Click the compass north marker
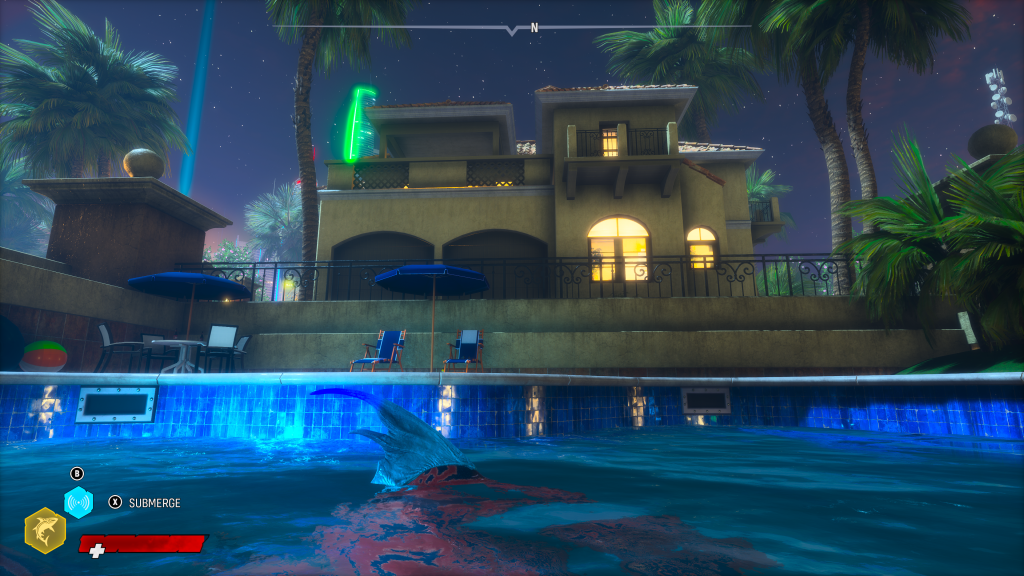The image size is (1024, 576). click(534, 28)
